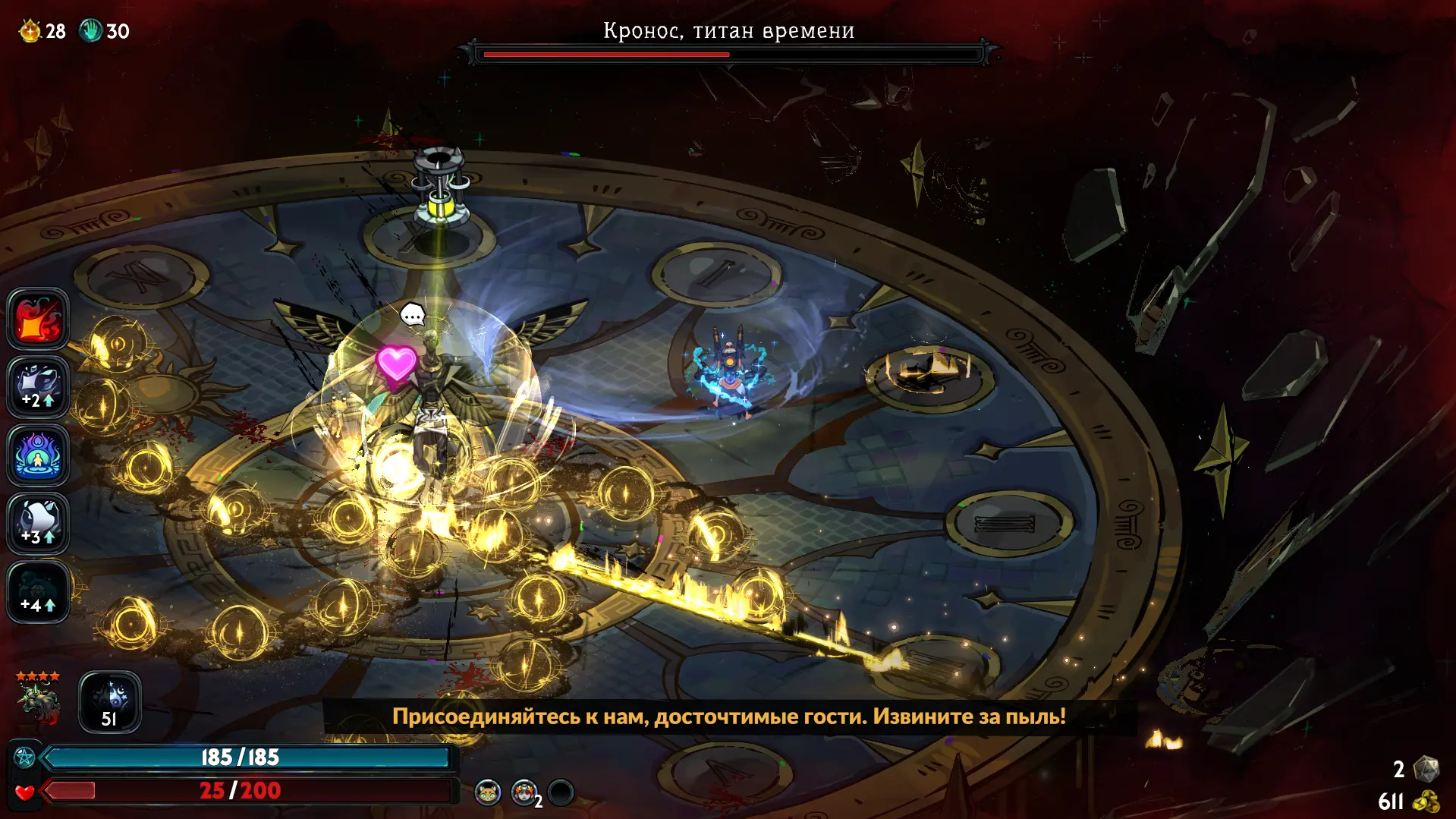Image resolution: width=1456 pixels, height=819 pixels.
Task: Click the crystal shard boon marked +2
Action: pos(38,387)
